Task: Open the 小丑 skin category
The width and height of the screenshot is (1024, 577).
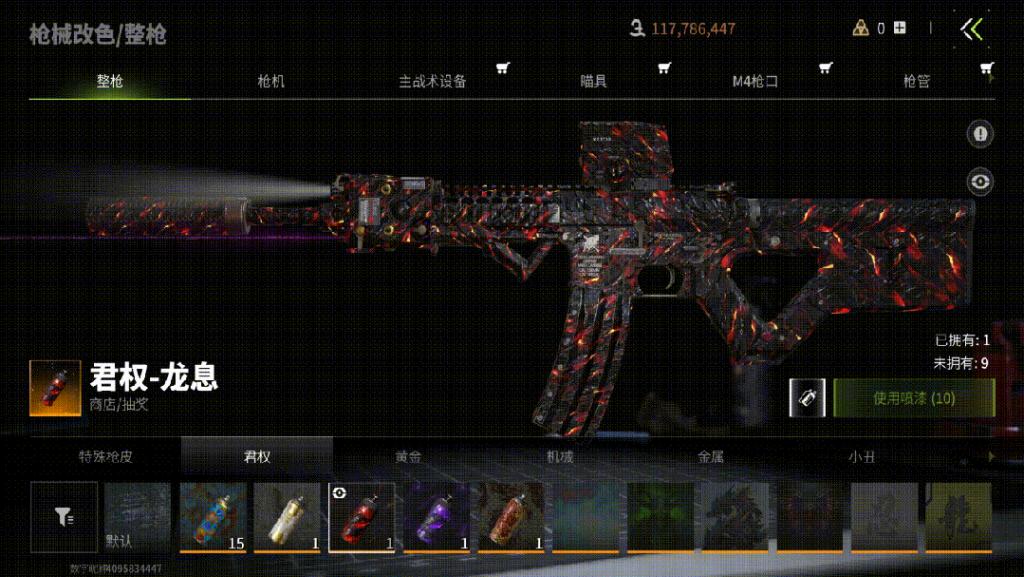Action: (x=861, y=457)
